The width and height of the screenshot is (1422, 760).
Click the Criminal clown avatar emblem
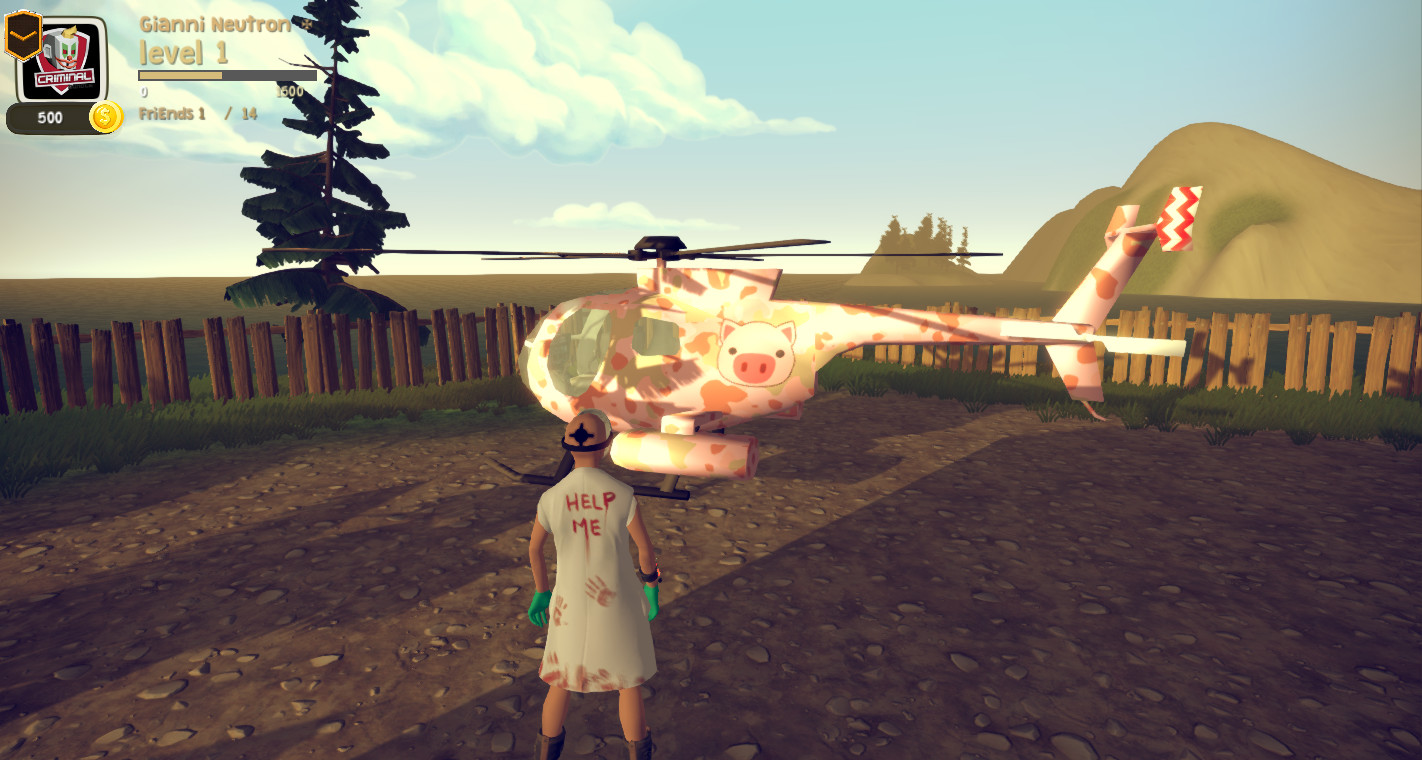[64, 58]
